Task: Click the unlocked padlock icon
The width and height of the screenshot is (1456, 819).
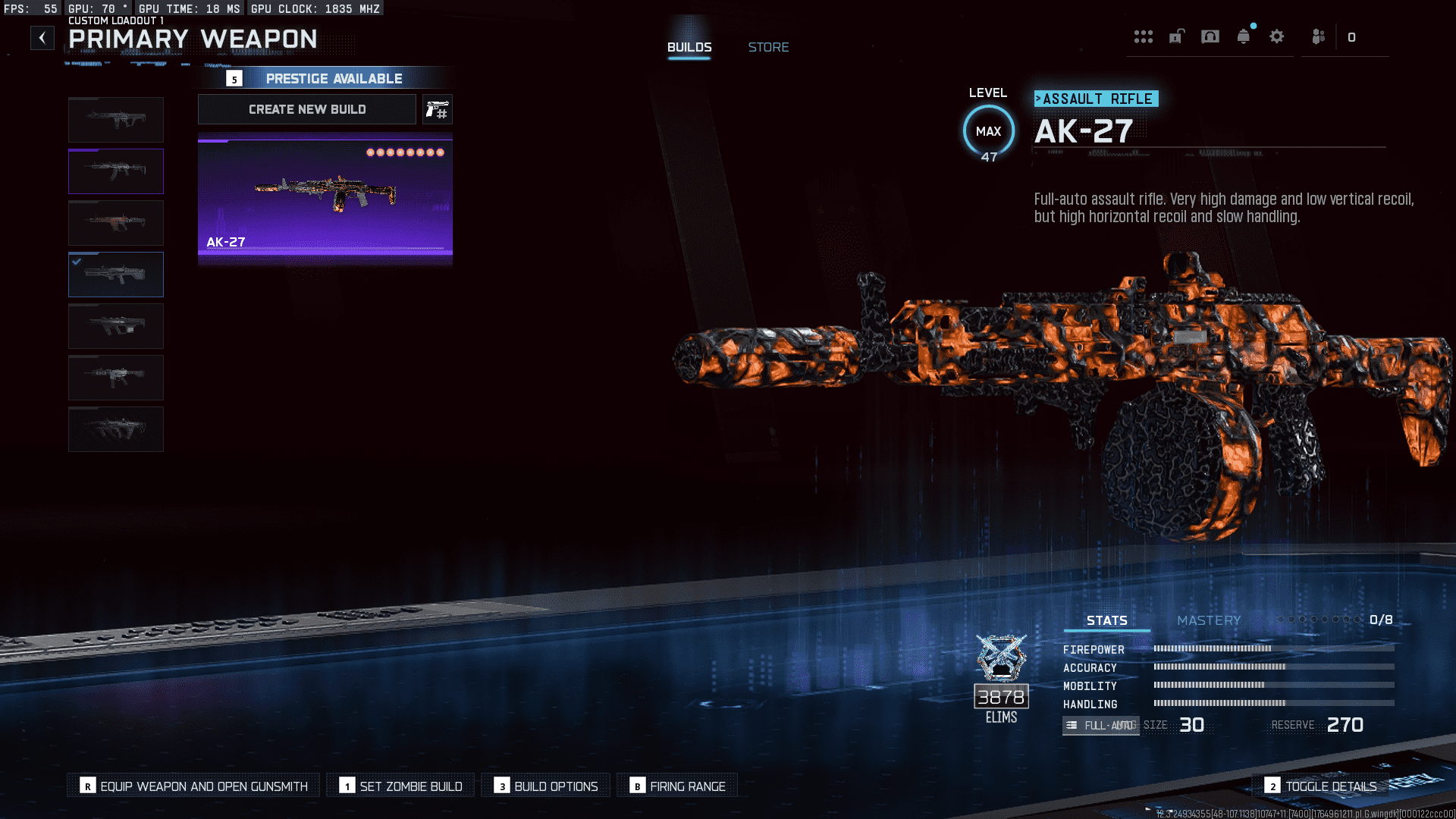Action: [1175, 36]
